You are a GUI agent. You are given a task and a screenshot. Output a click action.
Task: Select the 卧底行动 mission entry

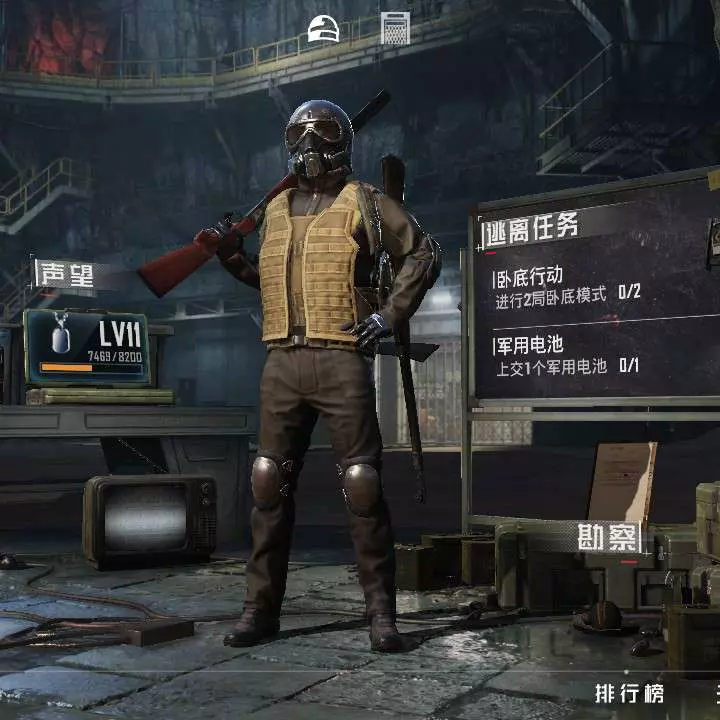click(567, 283)
